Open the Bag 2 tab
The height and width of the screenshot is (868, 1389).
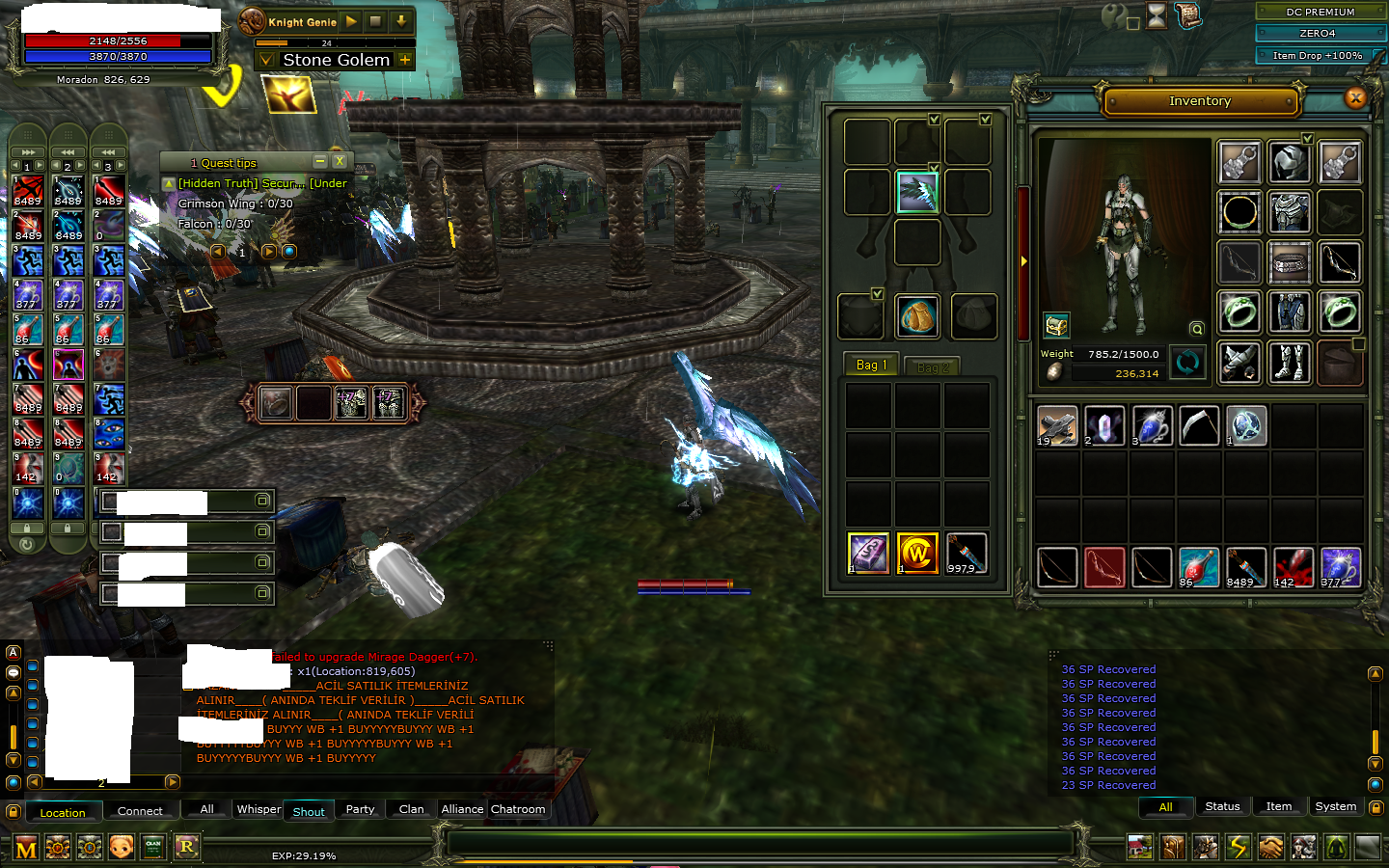pos(932,367)
